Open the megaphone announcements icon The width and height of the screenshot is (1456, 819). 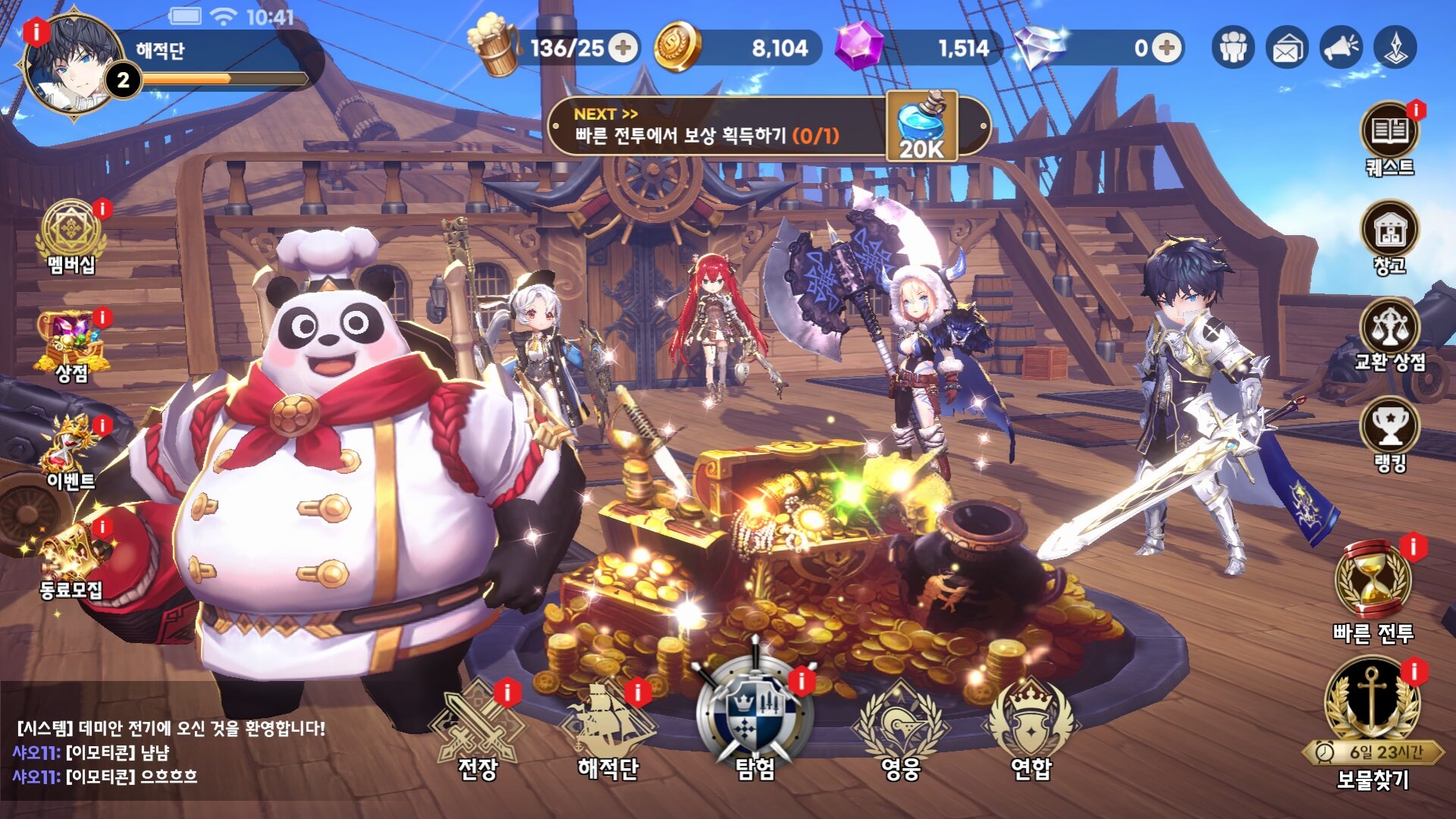1341,49
